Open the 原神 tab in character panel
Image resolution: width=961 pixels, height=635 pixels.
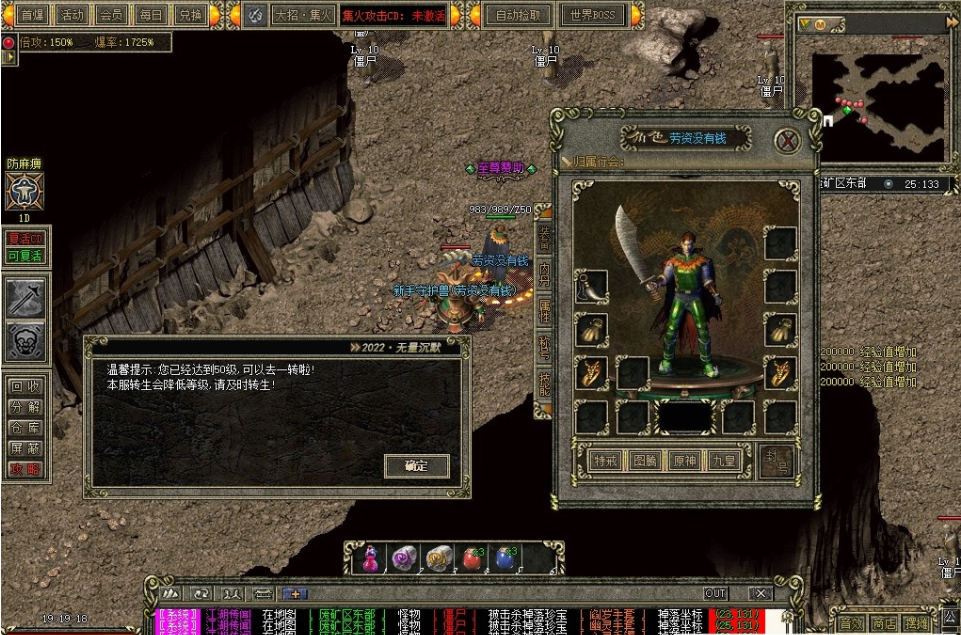[x=684, y=461]
